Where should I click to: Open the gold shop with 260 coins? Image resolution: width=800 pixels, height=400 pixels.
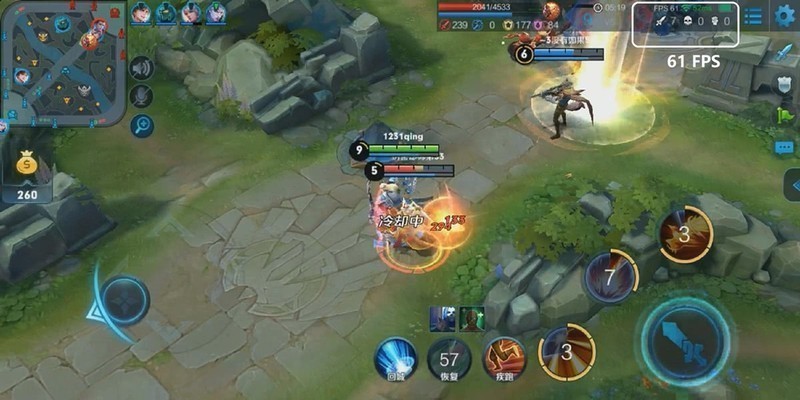pyautogui.click(x=27, y=176)
